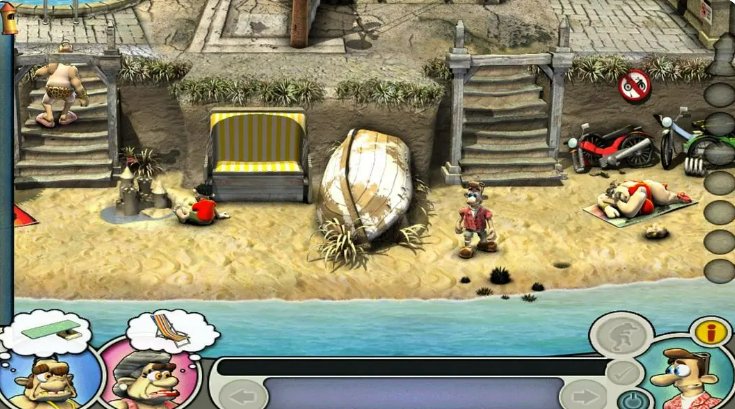
Task: Click the mother's deck chair thought bubble
Action: point(172,329)
